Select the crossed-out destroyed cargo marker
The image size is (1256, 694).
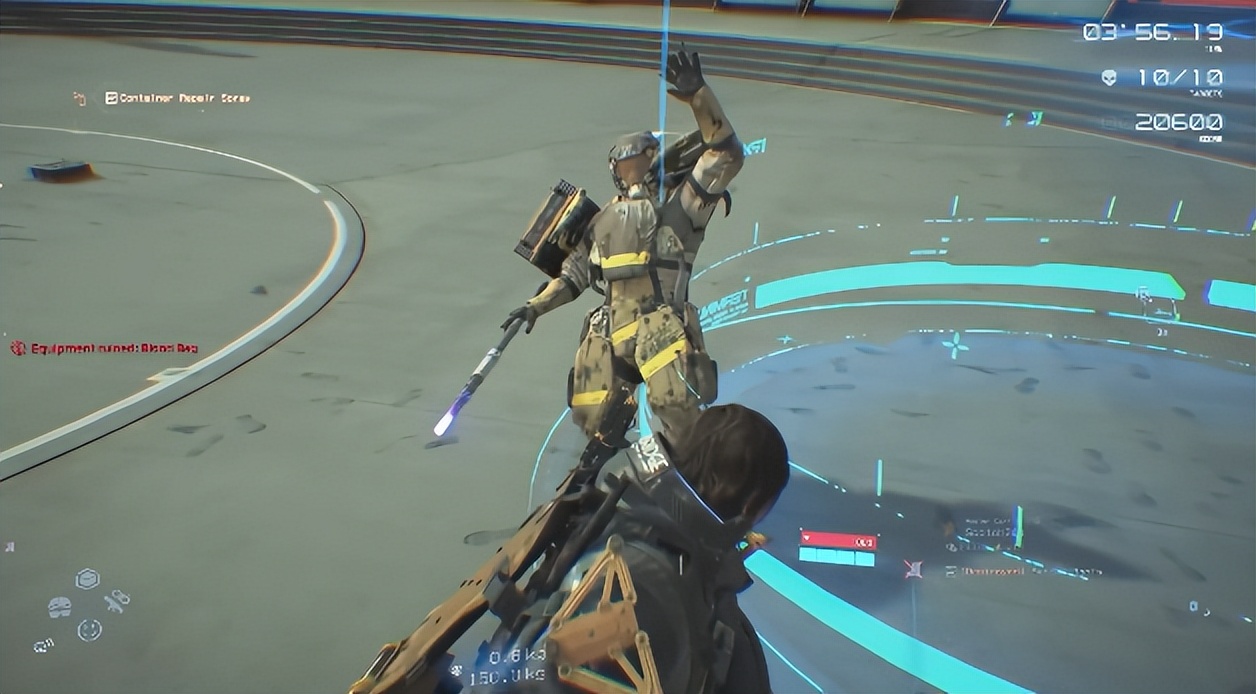912,569
